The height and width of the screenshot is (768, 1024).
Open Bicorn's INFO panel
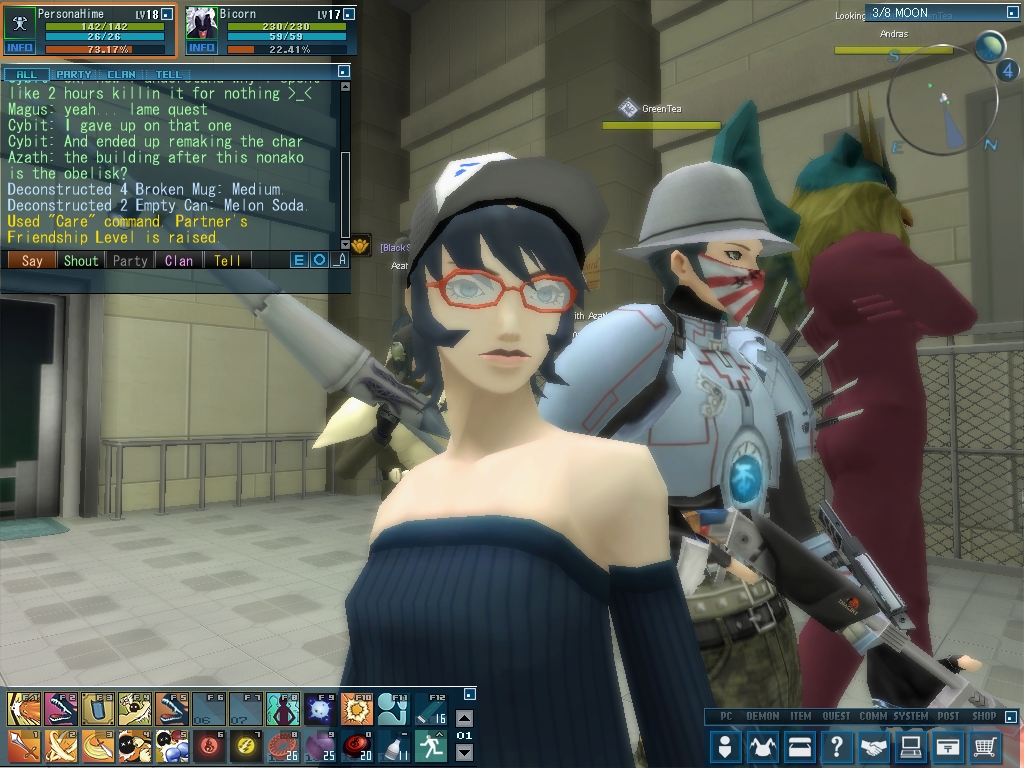pos(201,48)
